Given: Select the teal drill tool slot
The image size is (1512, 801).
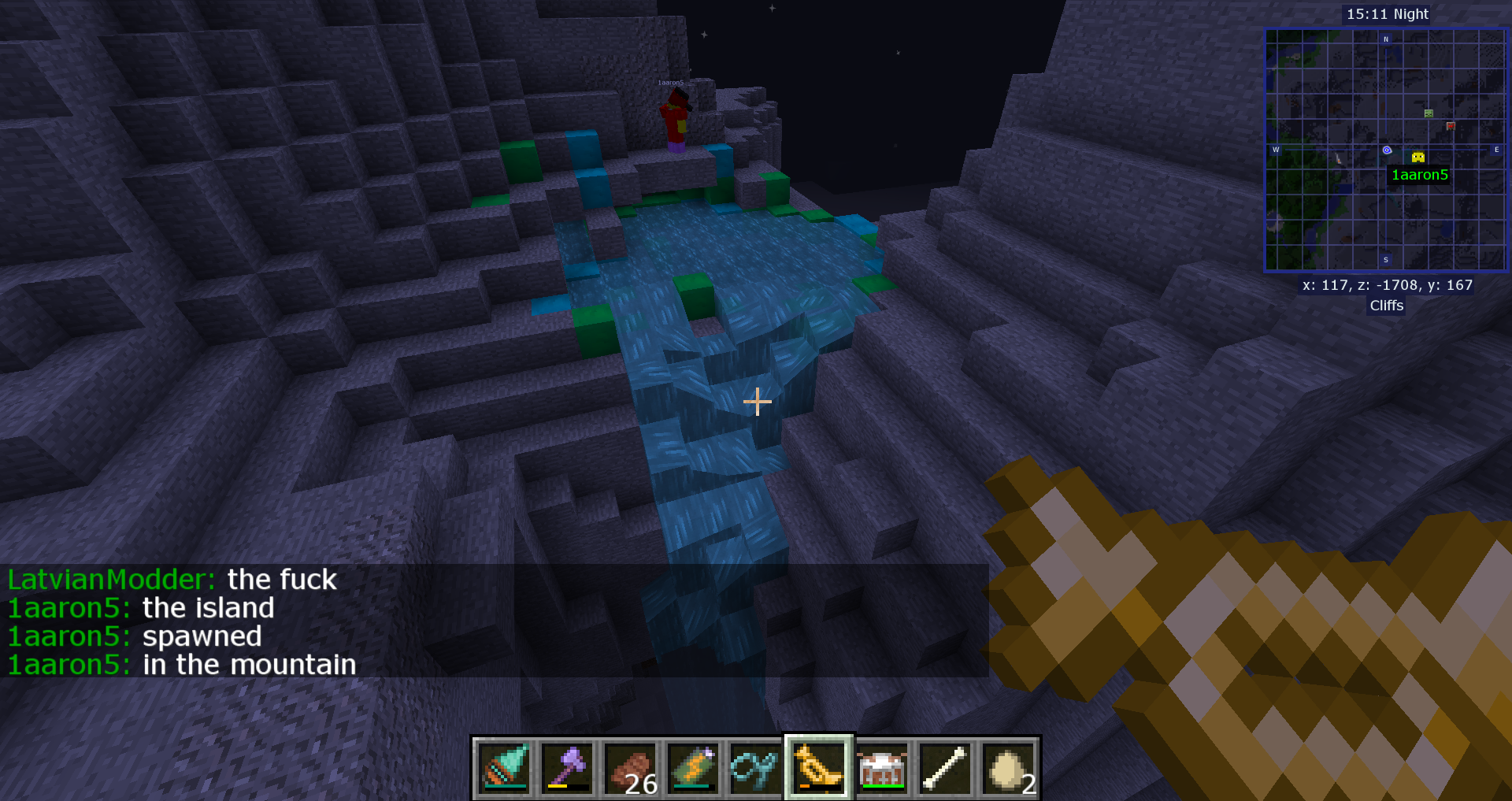Looking at the screenshot, I should 504,767.
